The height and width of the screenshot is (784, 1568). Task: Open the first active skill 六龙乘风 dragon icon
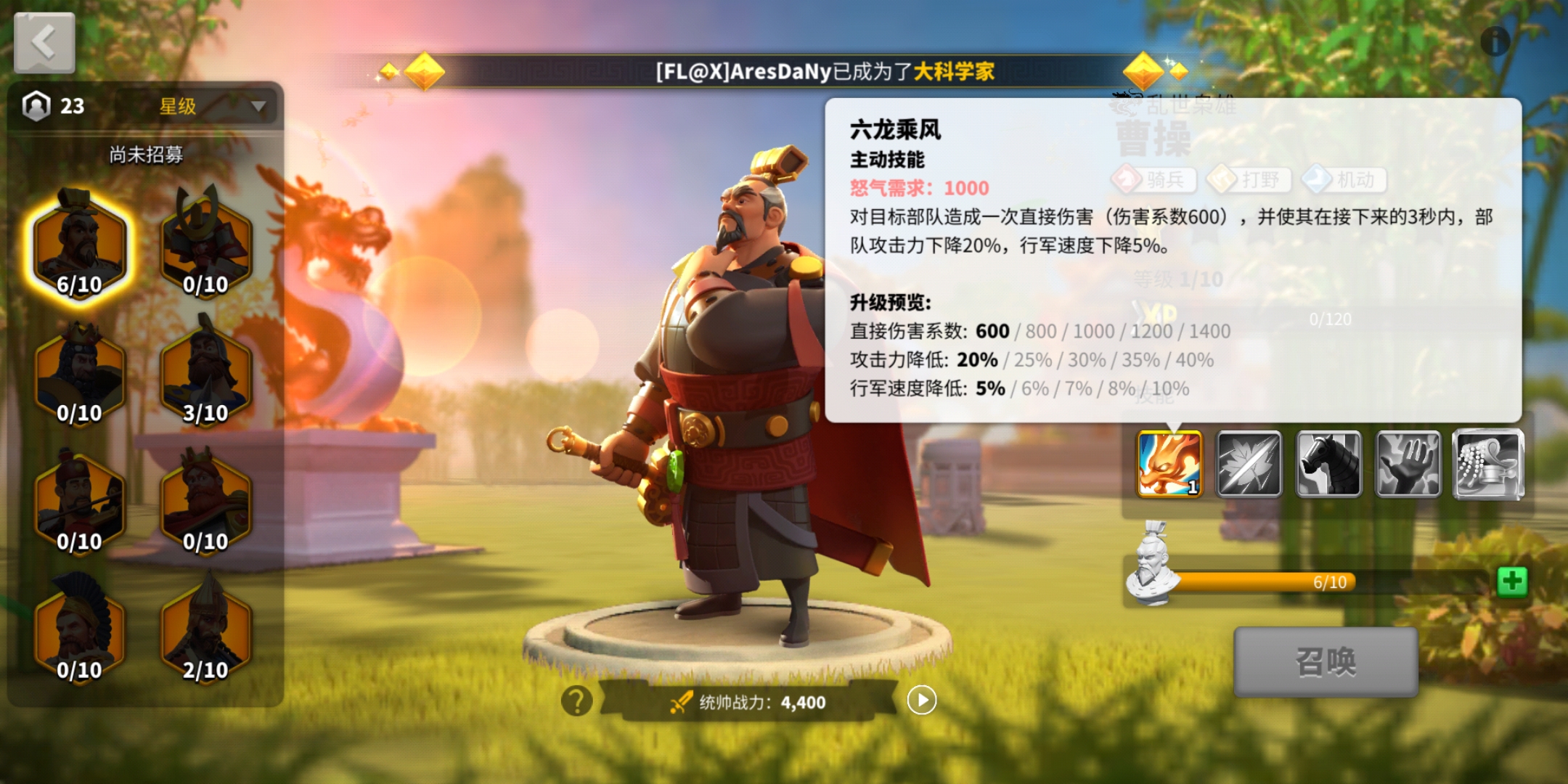[1169, 465]
